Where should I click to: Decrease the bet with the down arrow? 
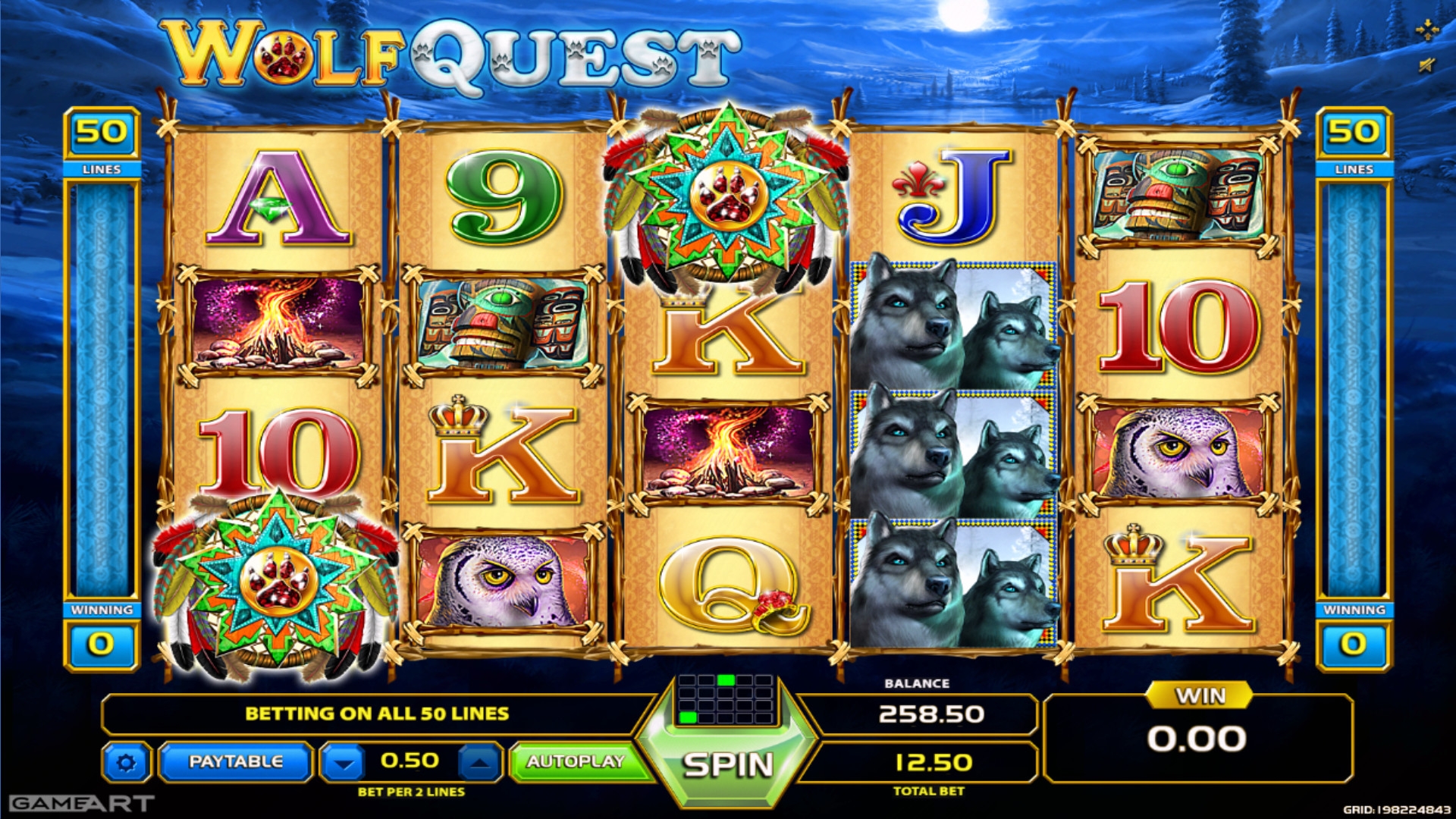coord(344,762)
